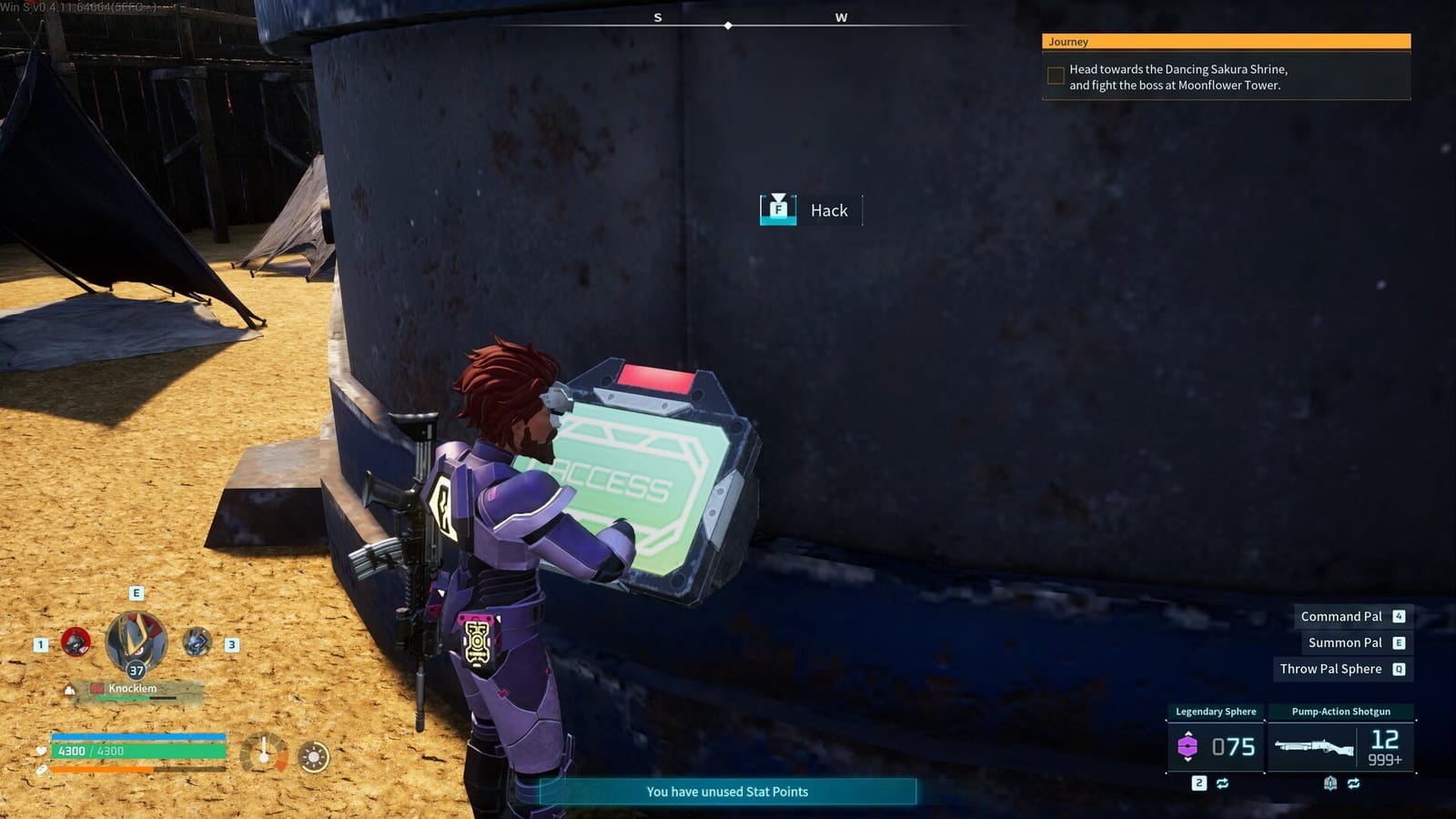Screen dimensions: 1456x819
Task: Click the You have unused Stat Points banner
Action: (x=727, y=792)
